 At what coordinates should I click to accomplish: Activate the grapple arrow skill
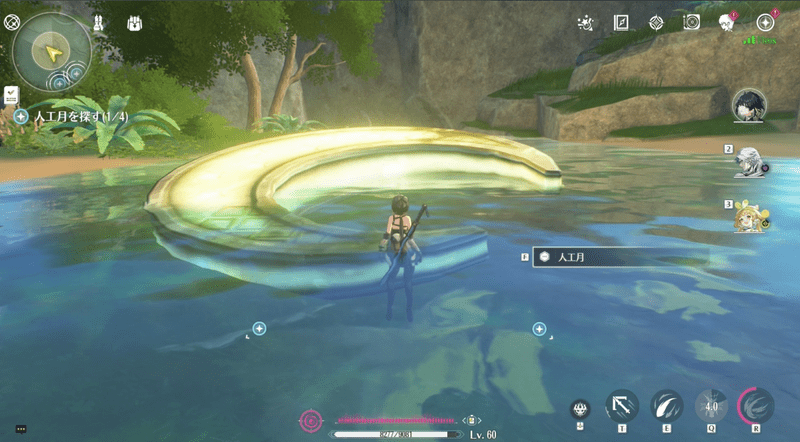[622, 405]
